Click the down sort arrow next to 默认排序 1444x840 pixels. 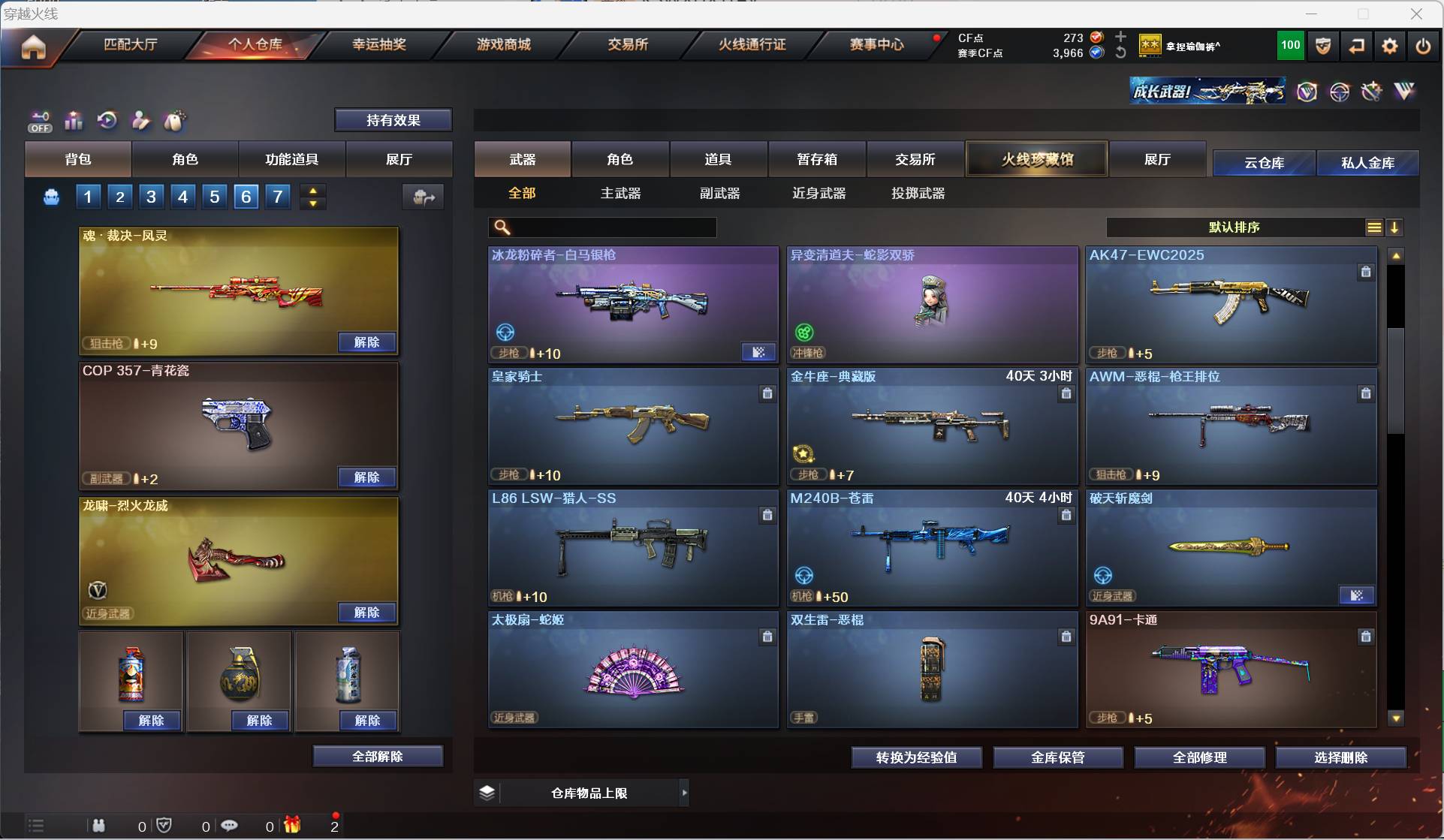pos(1395,227)
